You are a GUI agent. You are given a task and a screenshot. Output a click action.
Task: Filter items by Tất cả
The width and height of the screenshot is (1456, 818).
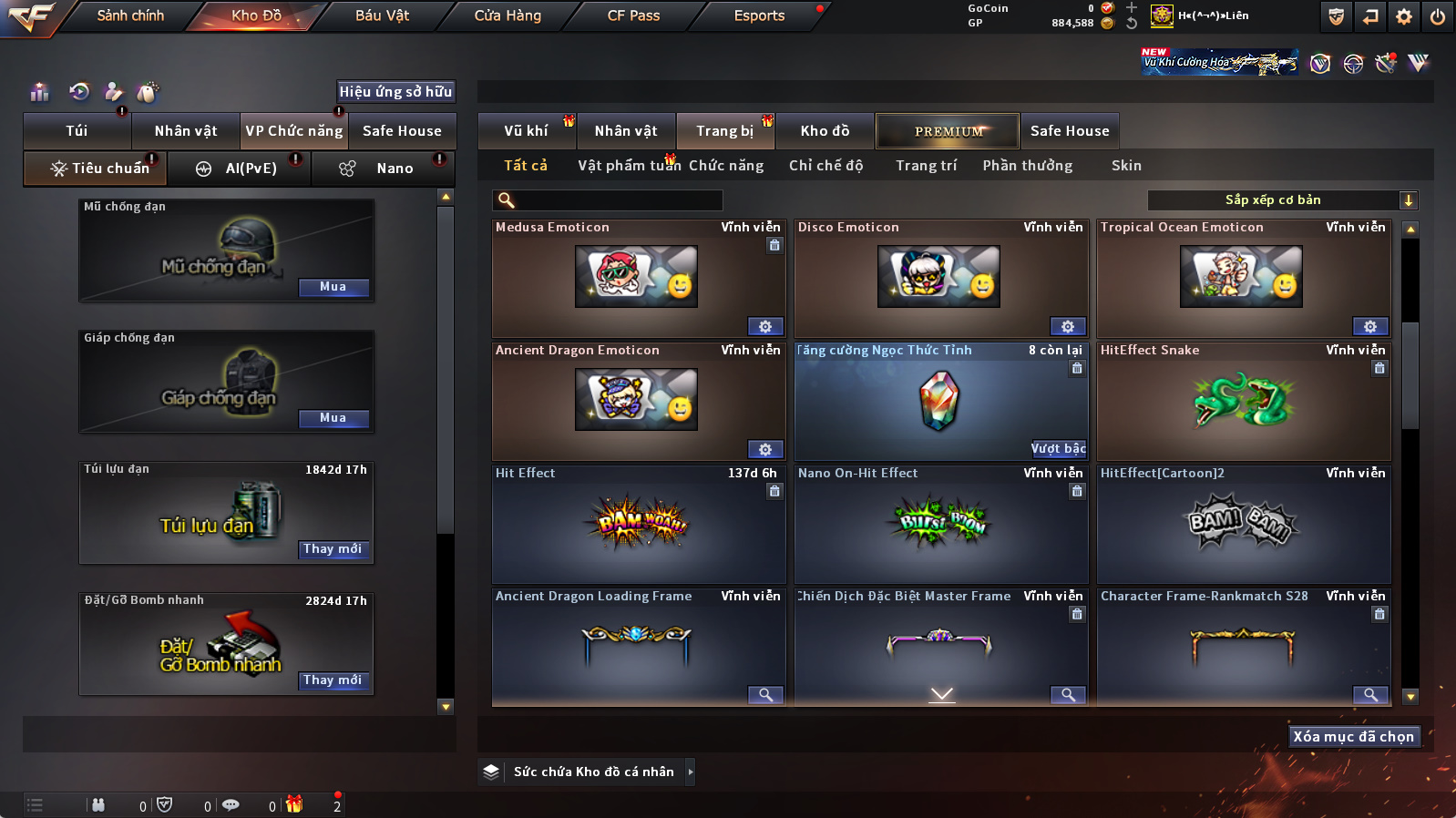click(x=526, y=166)
